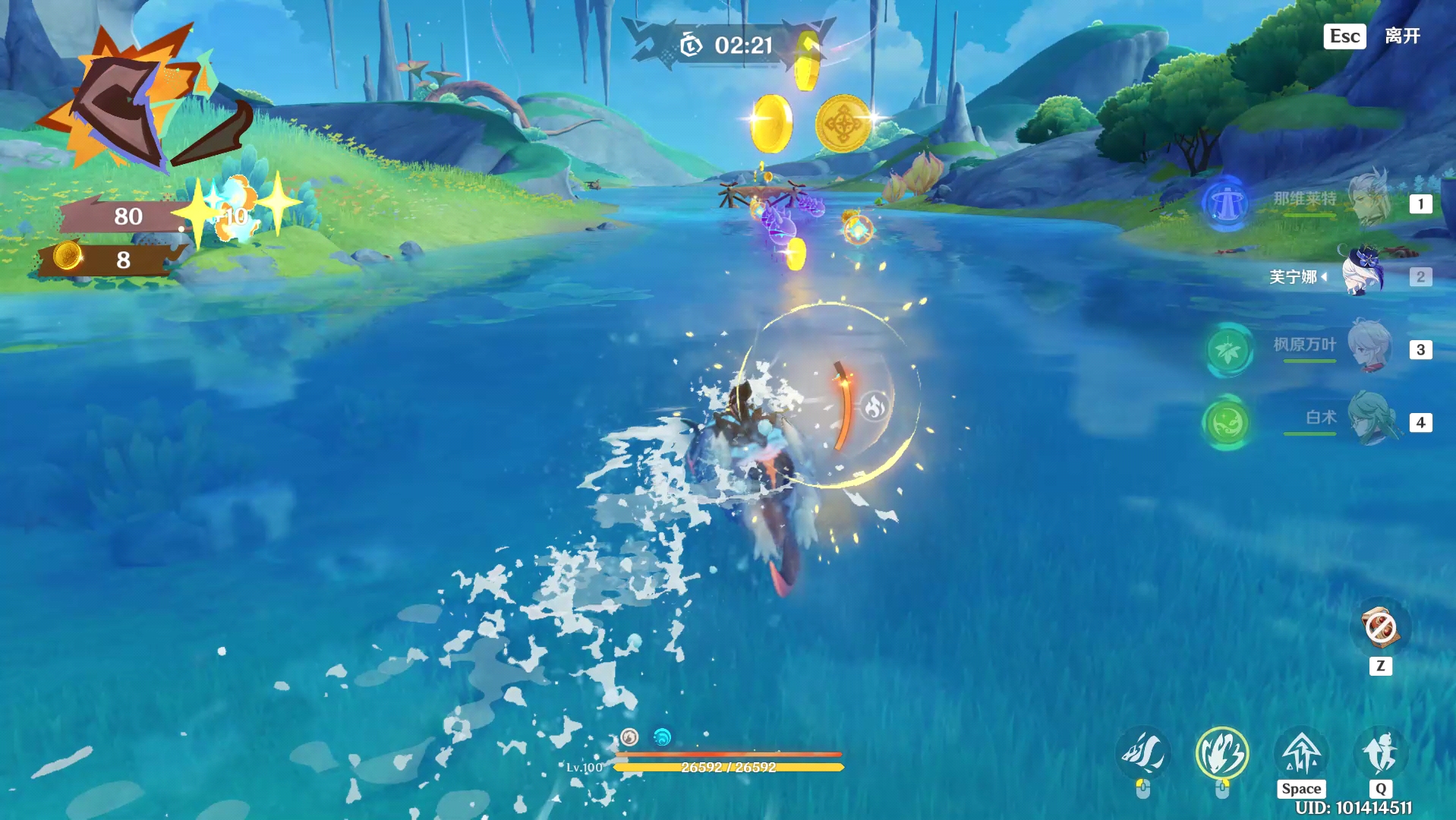Activate 那维莱特's blue elemental burst icon
Screen dimensions: 1456x820
click(x=1225, y=203)
